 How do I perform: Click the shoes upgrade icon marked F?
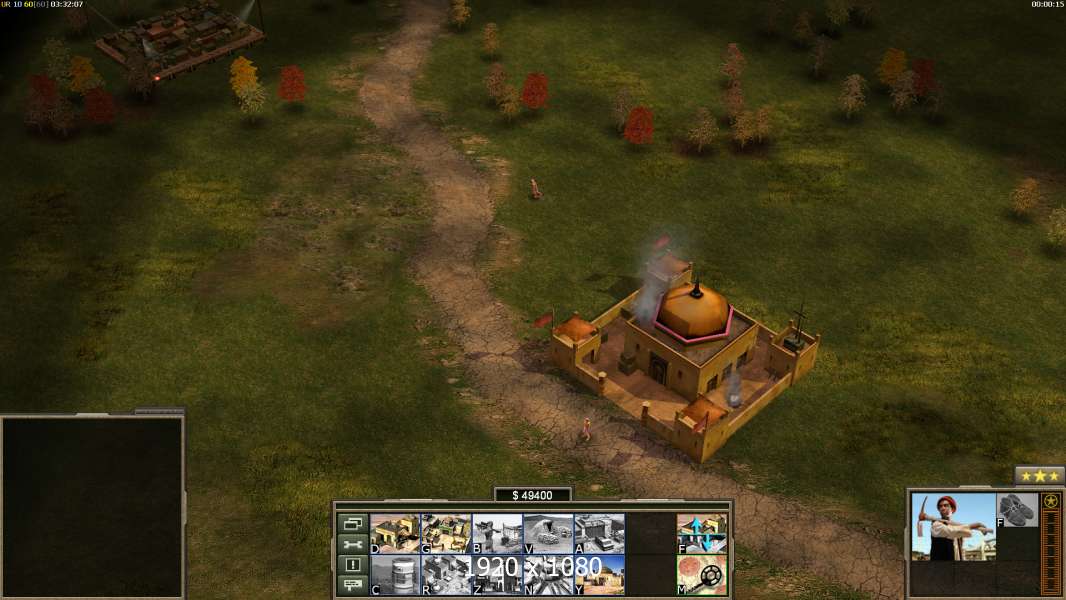click(1017, 510)
